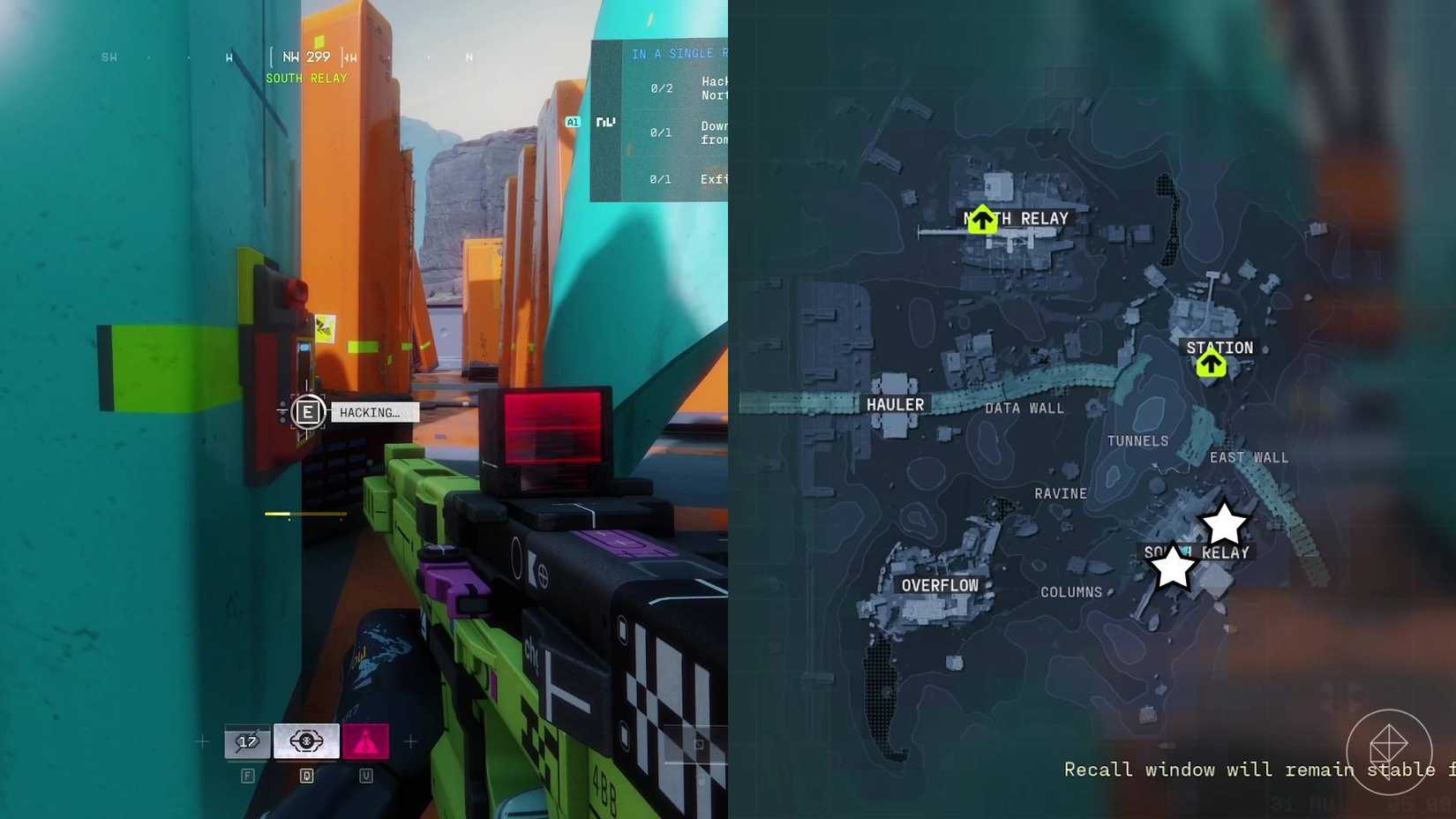The height and width of the screenshot is (819, 1456).
Task: Select the circular gadget icon above the Q key
Action: pos(306,741)
